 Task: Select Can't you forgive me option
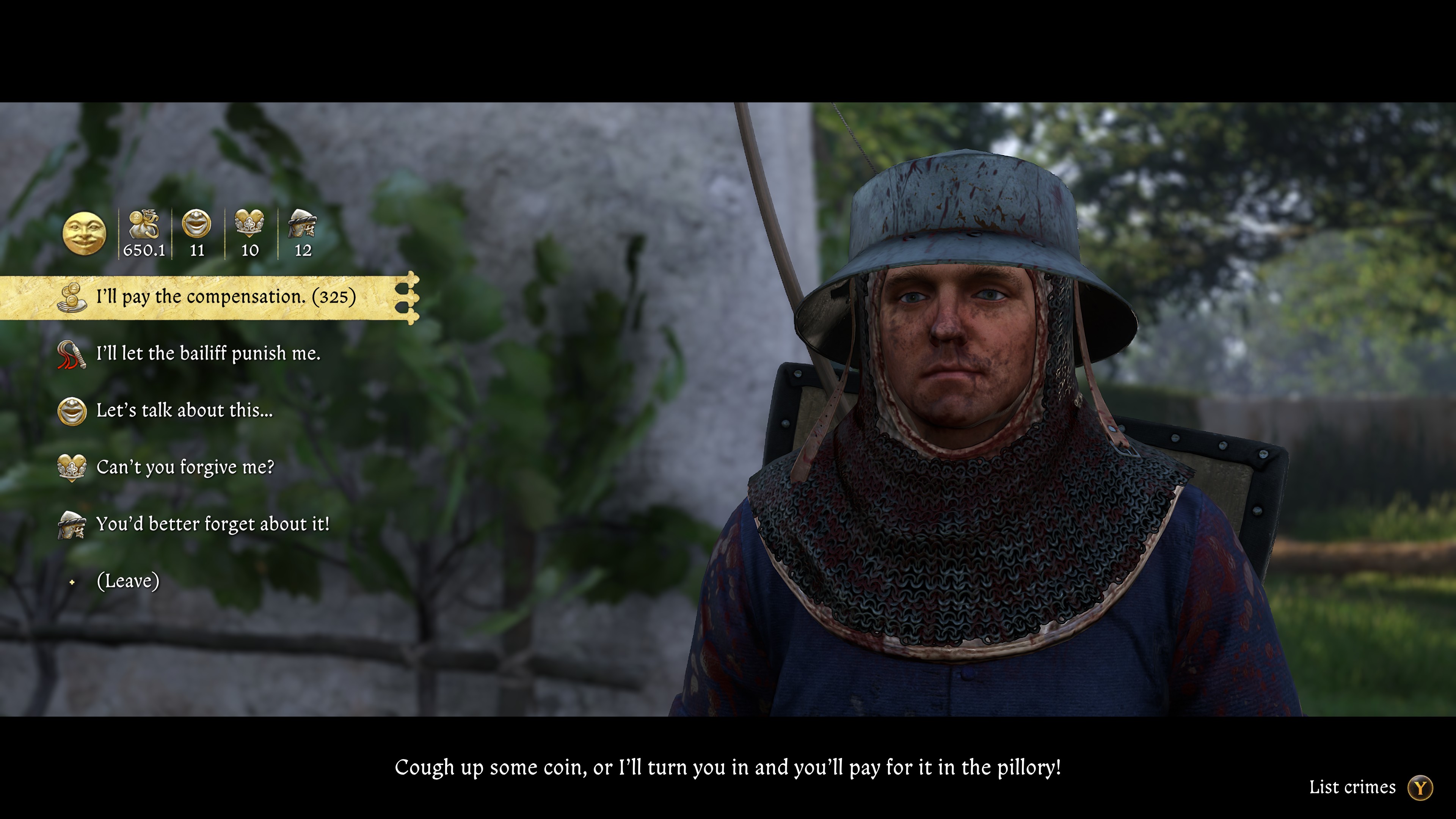[187, 468]
